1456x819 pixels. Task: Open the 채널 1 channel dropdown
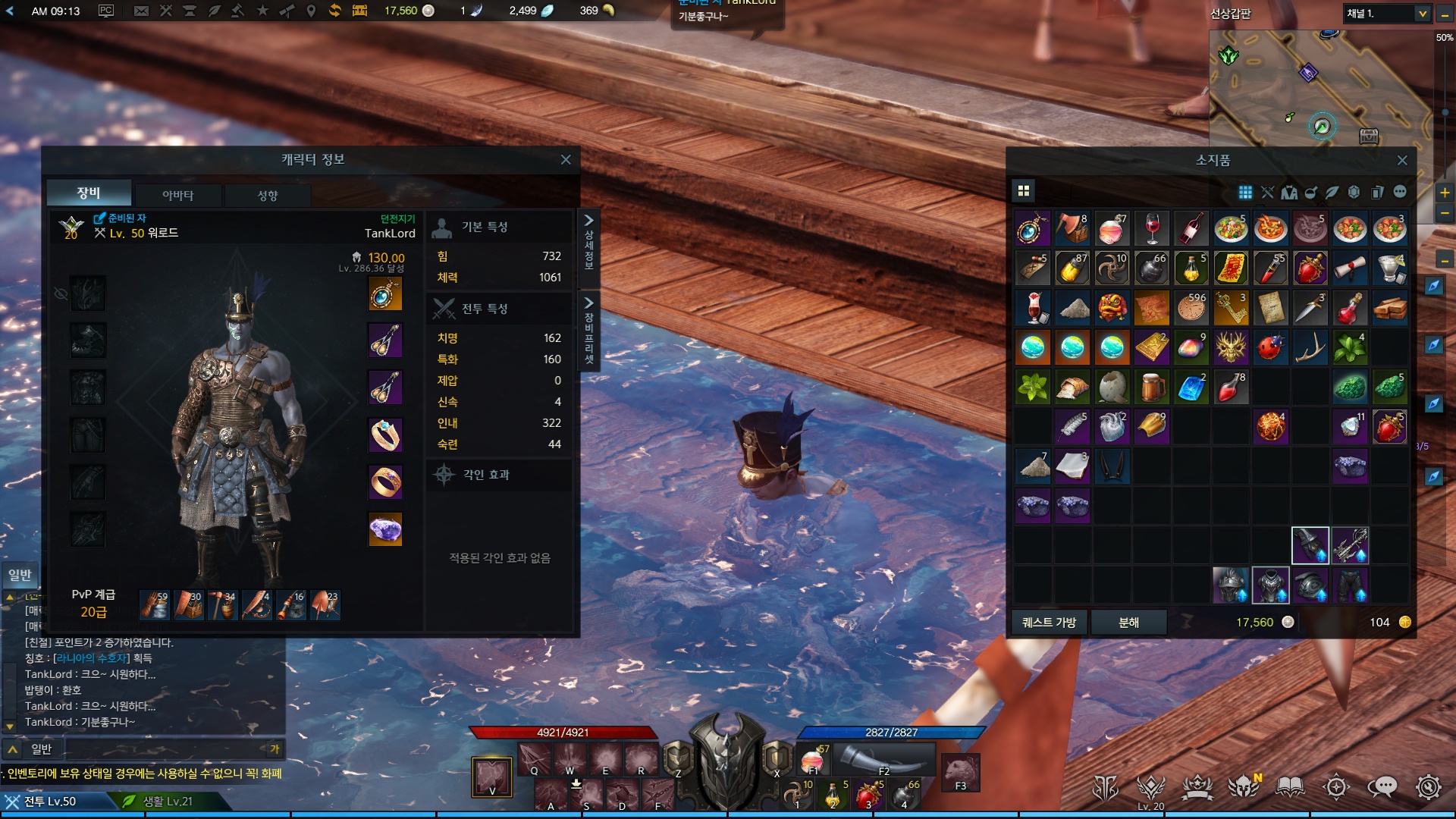pos(1387,14)
